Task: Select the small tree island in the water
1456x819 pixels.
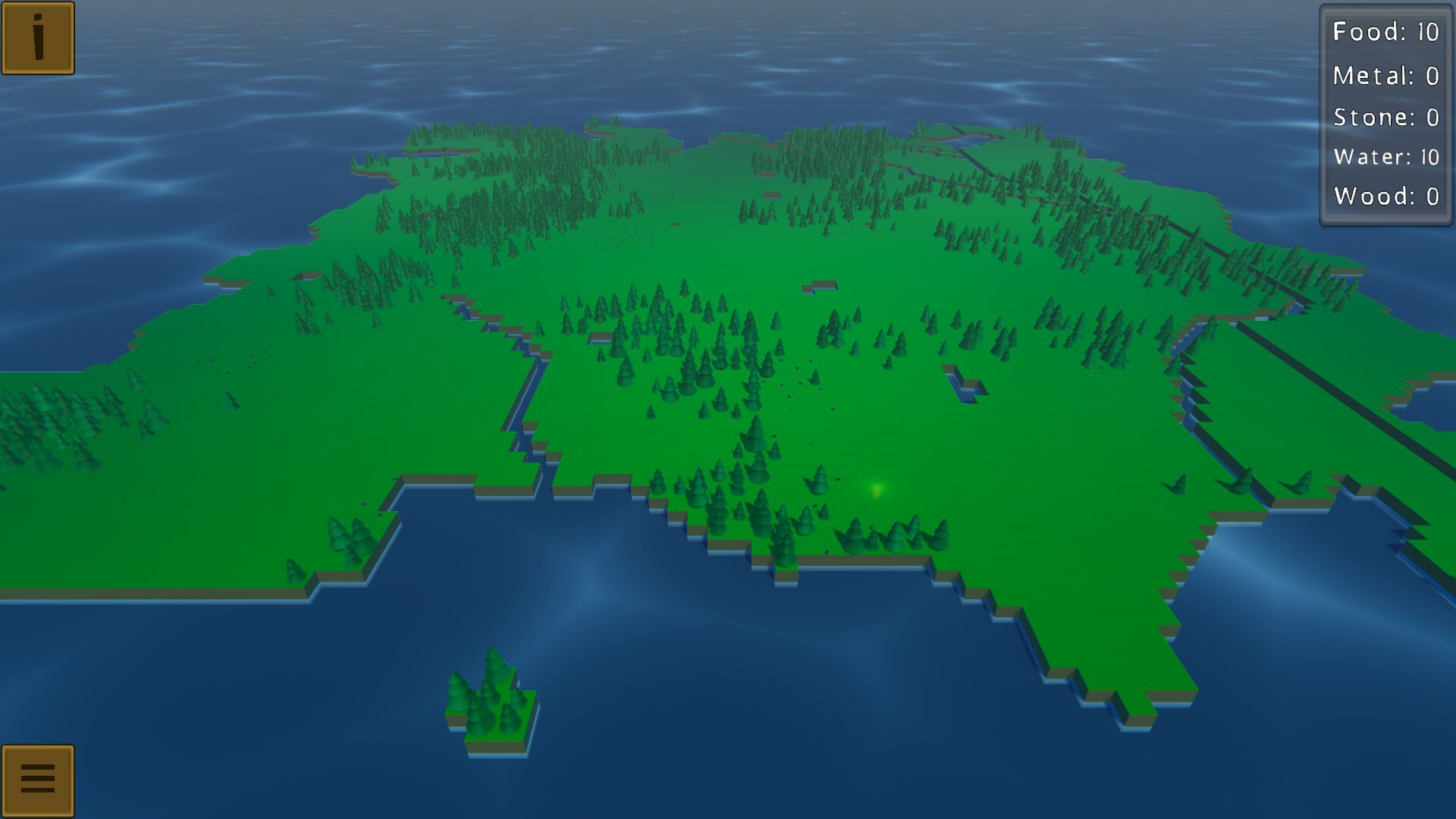Action: click(491, 705)
